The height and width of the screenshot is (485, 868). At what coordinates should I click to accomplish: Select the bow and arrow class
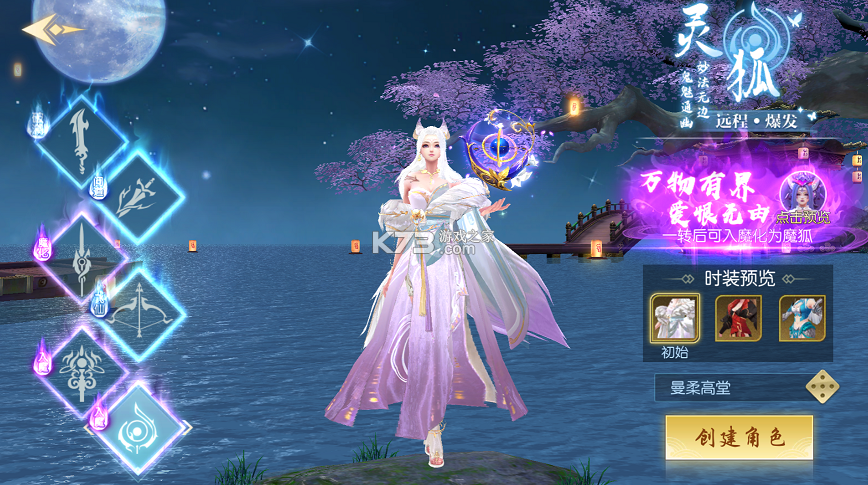click(140, 312)
